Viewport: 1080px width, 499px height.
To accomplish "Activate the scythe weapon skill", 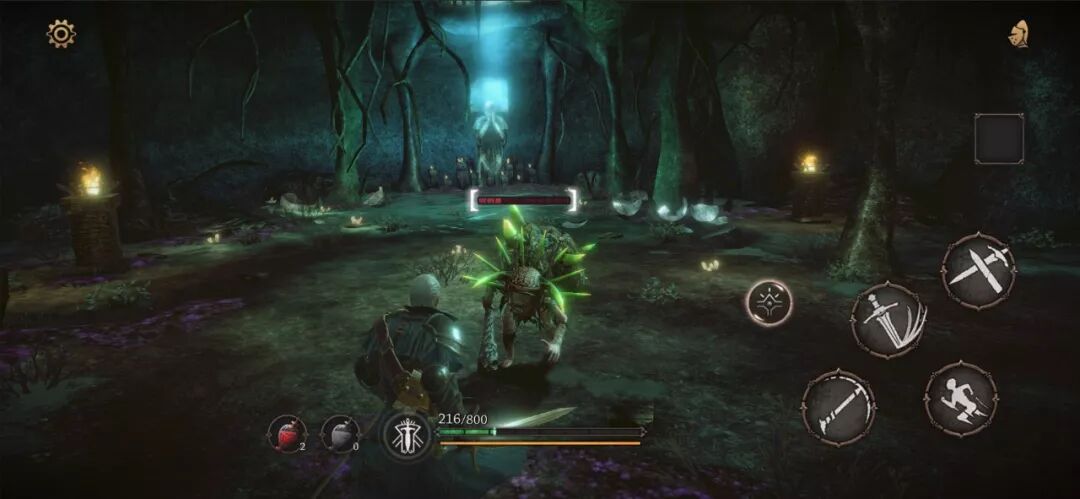I will 838,407.
